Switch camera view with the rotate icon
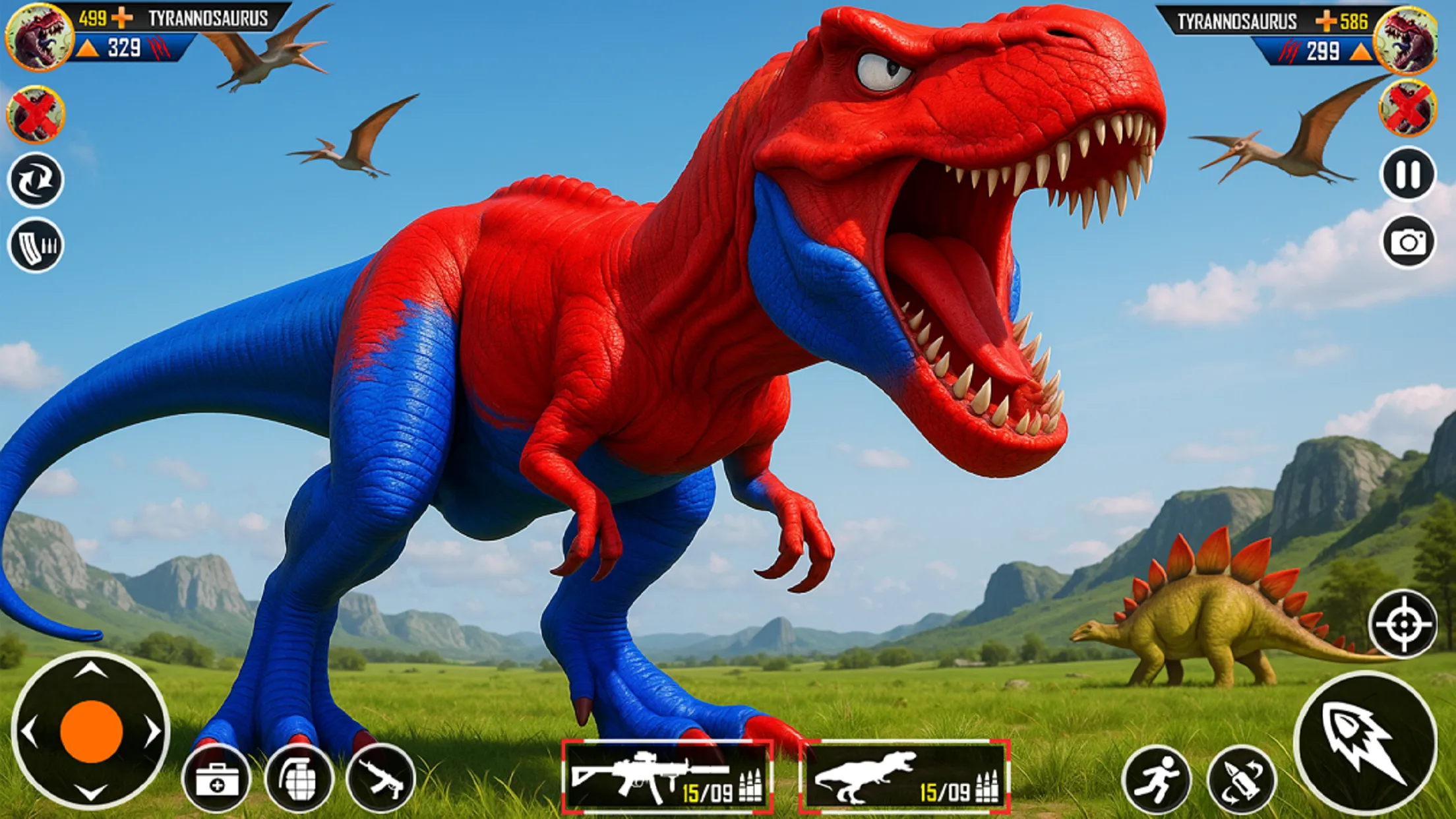The height and width of the screenshot is (819, 1456). (x=38, y=179)
